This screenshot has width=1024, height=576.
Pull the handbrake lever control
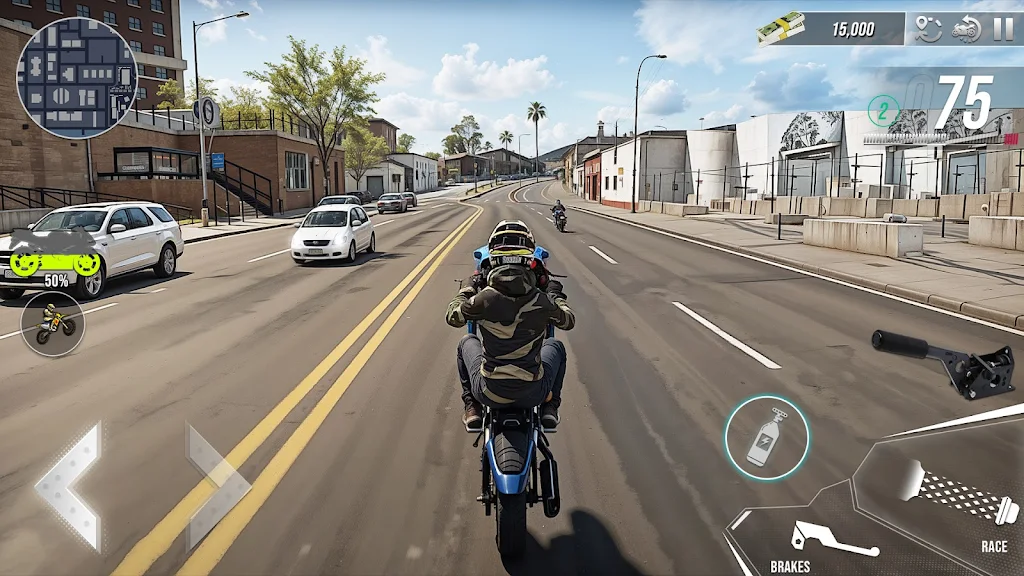[944, 362]
